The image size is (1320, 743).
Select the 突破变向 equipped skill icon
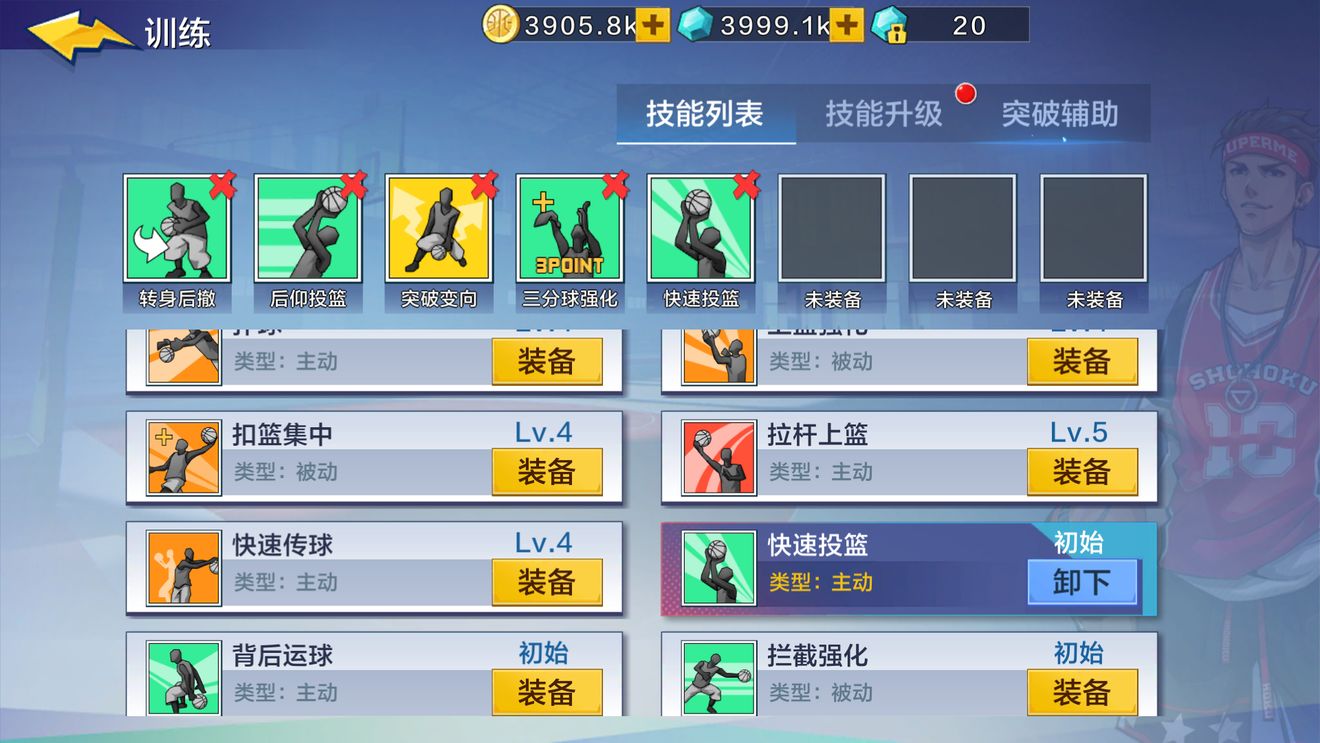pyautogui.click(x=439, y=232)
